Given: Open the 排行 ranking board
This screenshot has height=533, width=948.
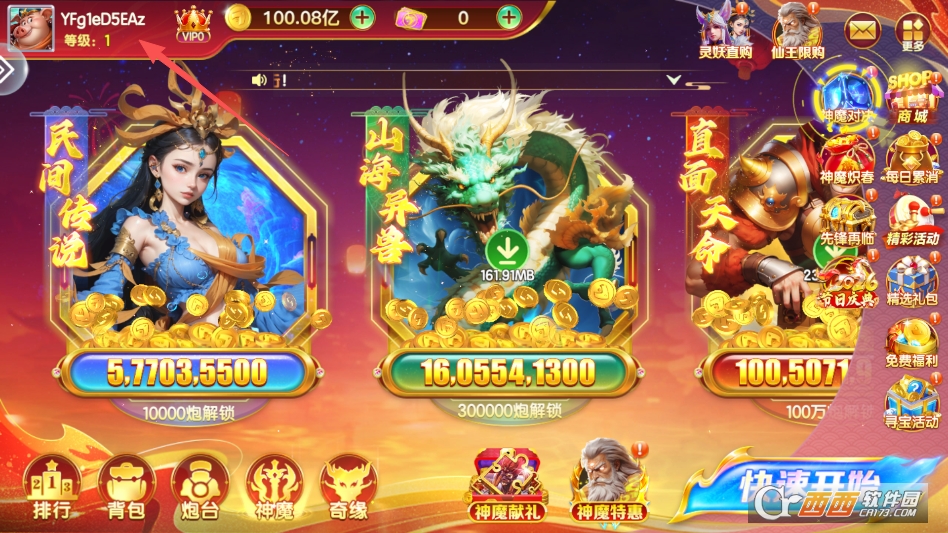Looking at the screenshot, I should tap(51, 488).
